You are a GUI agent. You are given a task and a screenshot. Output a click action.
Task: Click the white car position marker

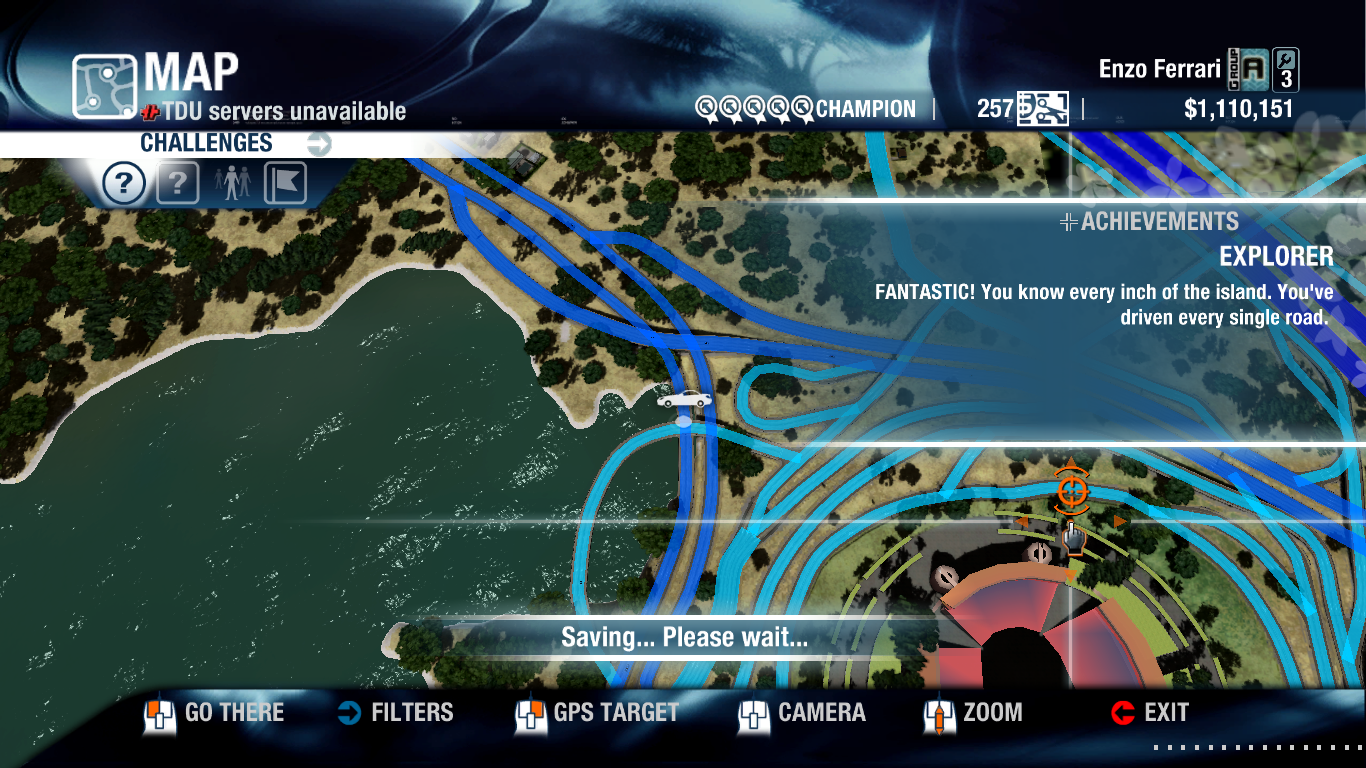pyautogui.click(x=685, y=400)
